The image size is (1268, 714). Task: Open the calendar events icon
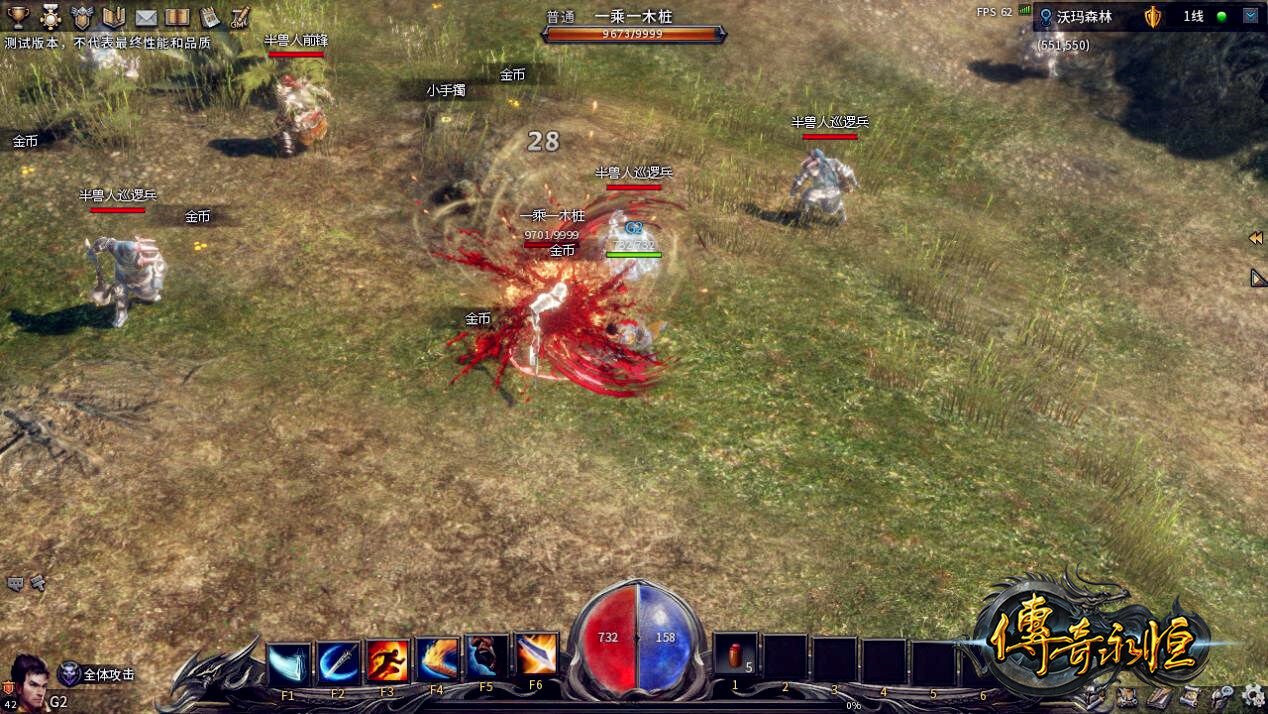coord(209,17)
